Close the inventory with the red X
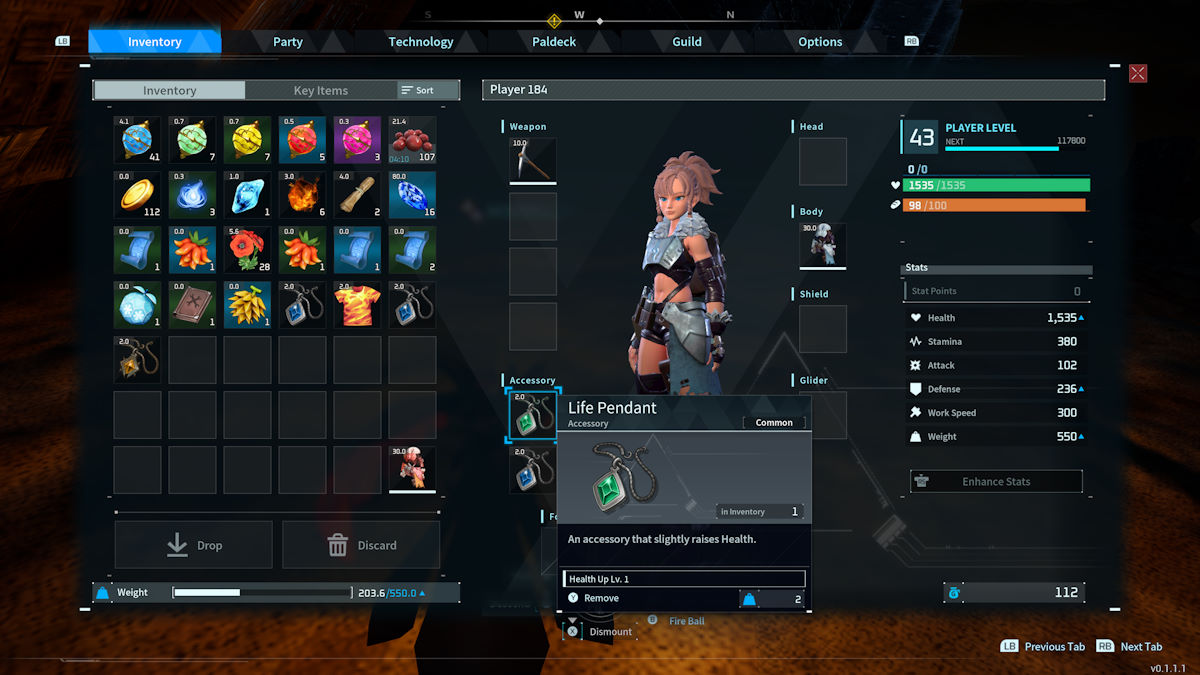 pyautogui.click(x=1138, y=73)
